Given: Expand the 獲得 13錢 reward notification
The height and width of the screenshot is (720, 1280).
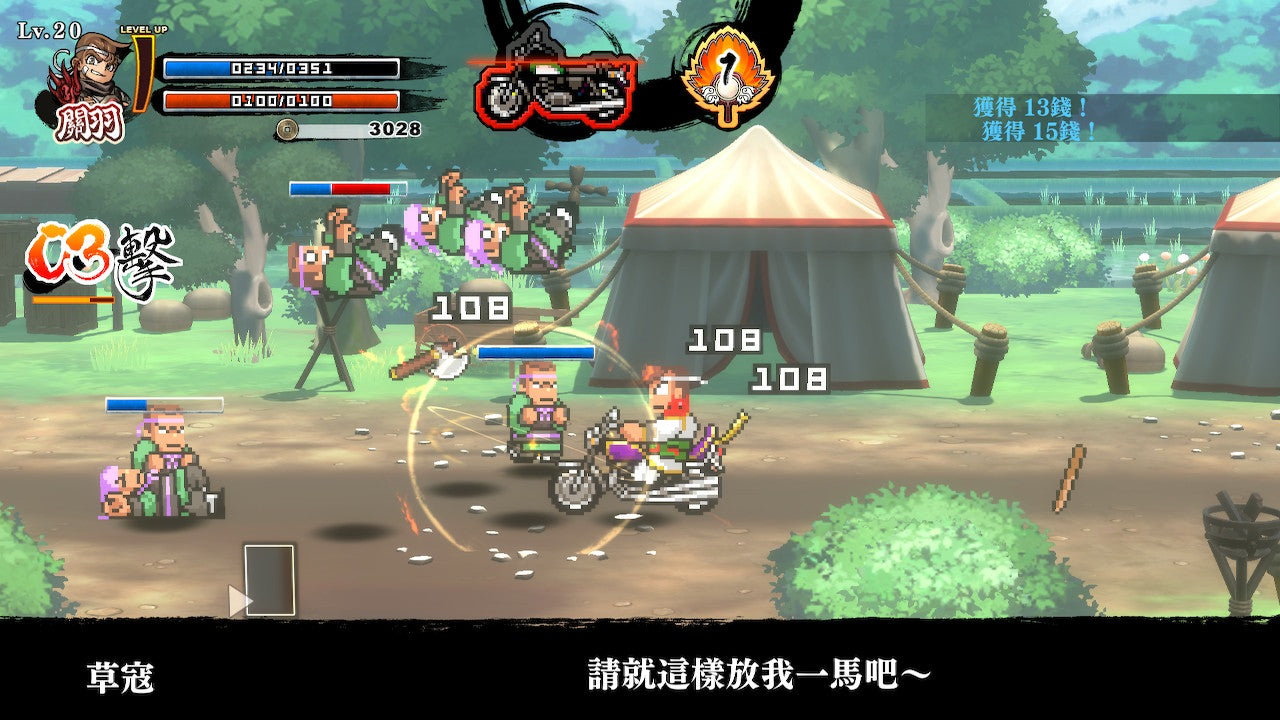Looking at the screenshot, I should click(1030, 105).
